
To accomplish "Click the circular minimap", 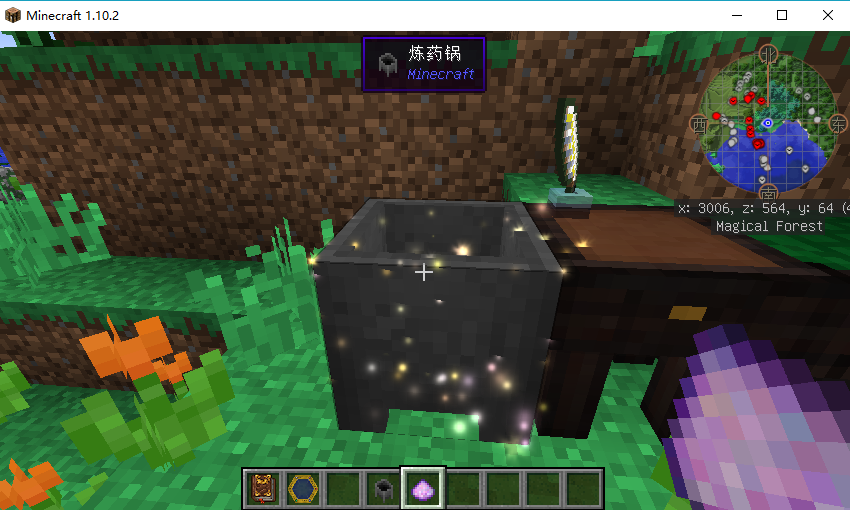I will tap(768, 124).
